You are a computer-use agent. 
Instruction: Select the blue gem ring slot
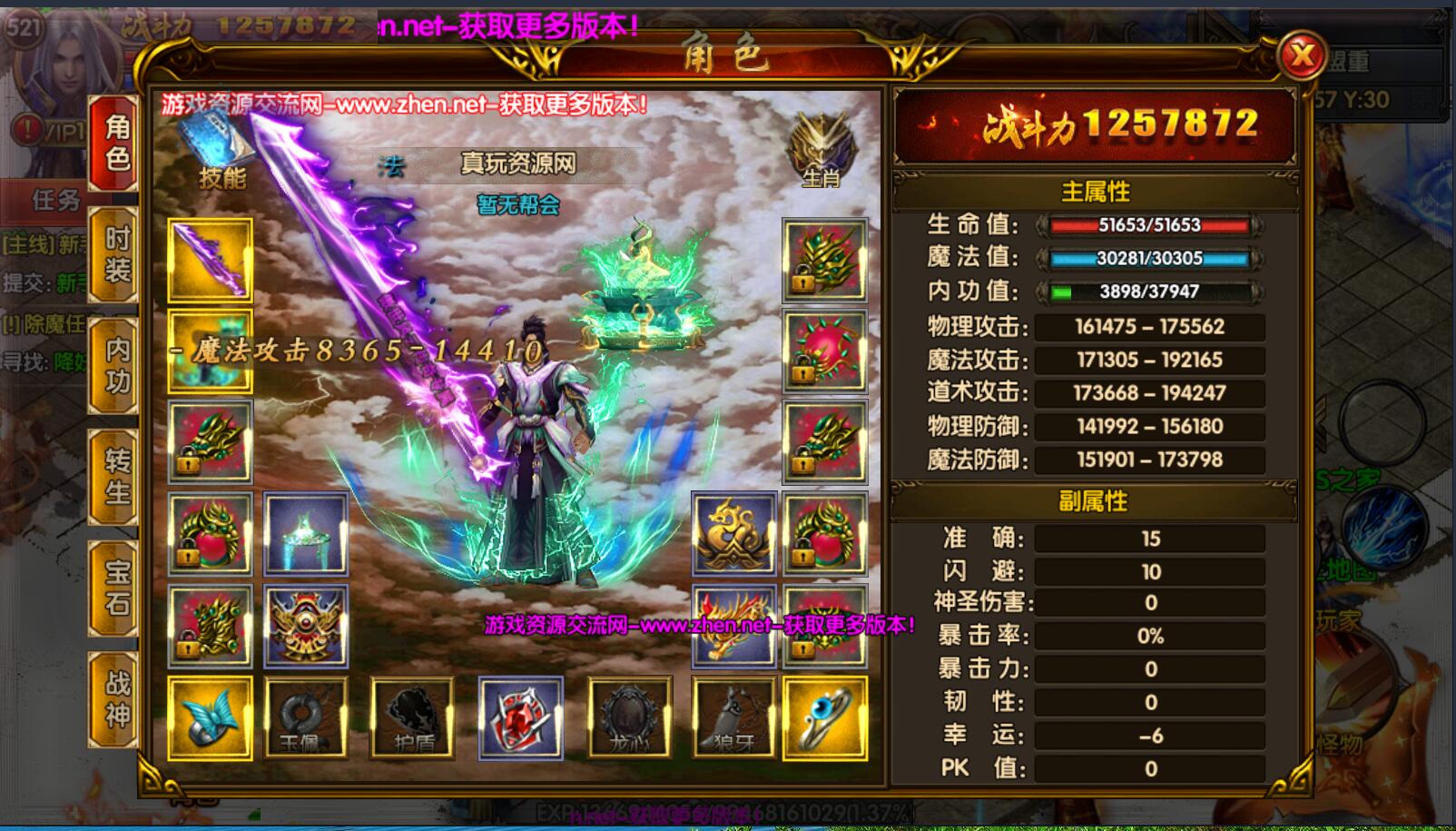[x=824, y=717]
